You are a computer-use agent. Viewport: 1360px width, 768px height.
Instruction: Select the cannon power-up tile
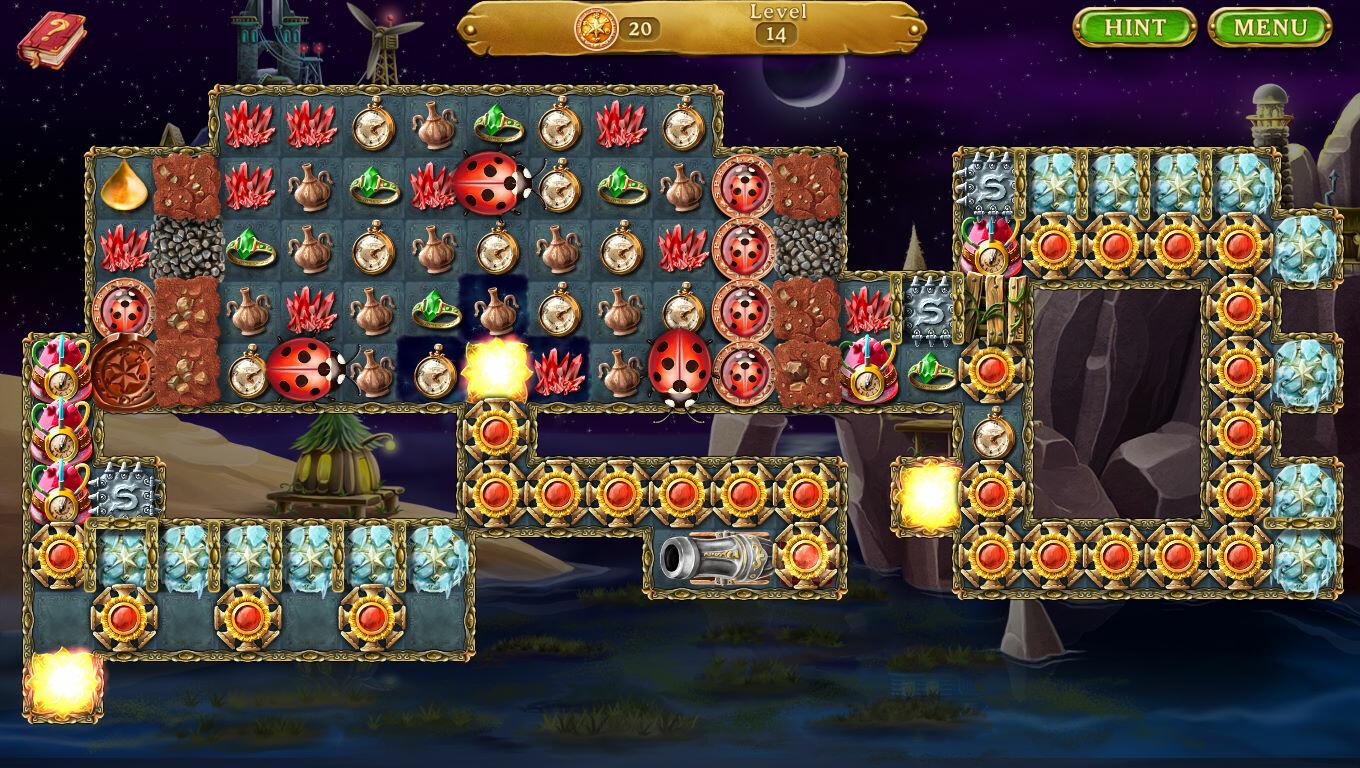point(715,559)
